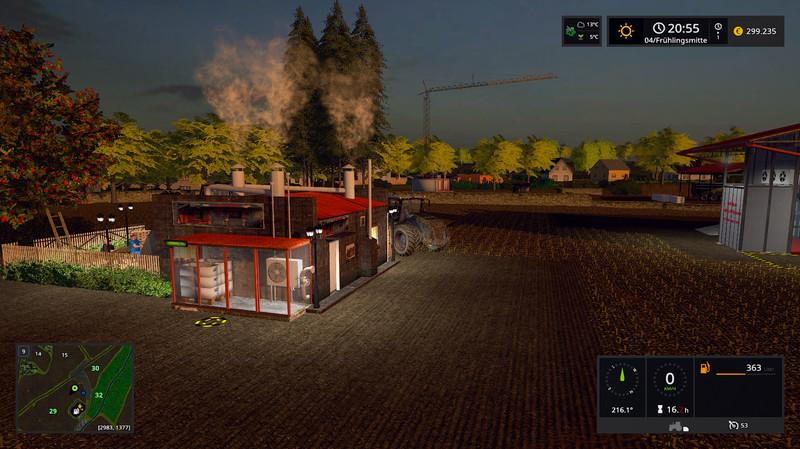Screen dimensions: 800x449
Task: Select field 29 marker on the minimap
Action: click(x=53, y=411)
